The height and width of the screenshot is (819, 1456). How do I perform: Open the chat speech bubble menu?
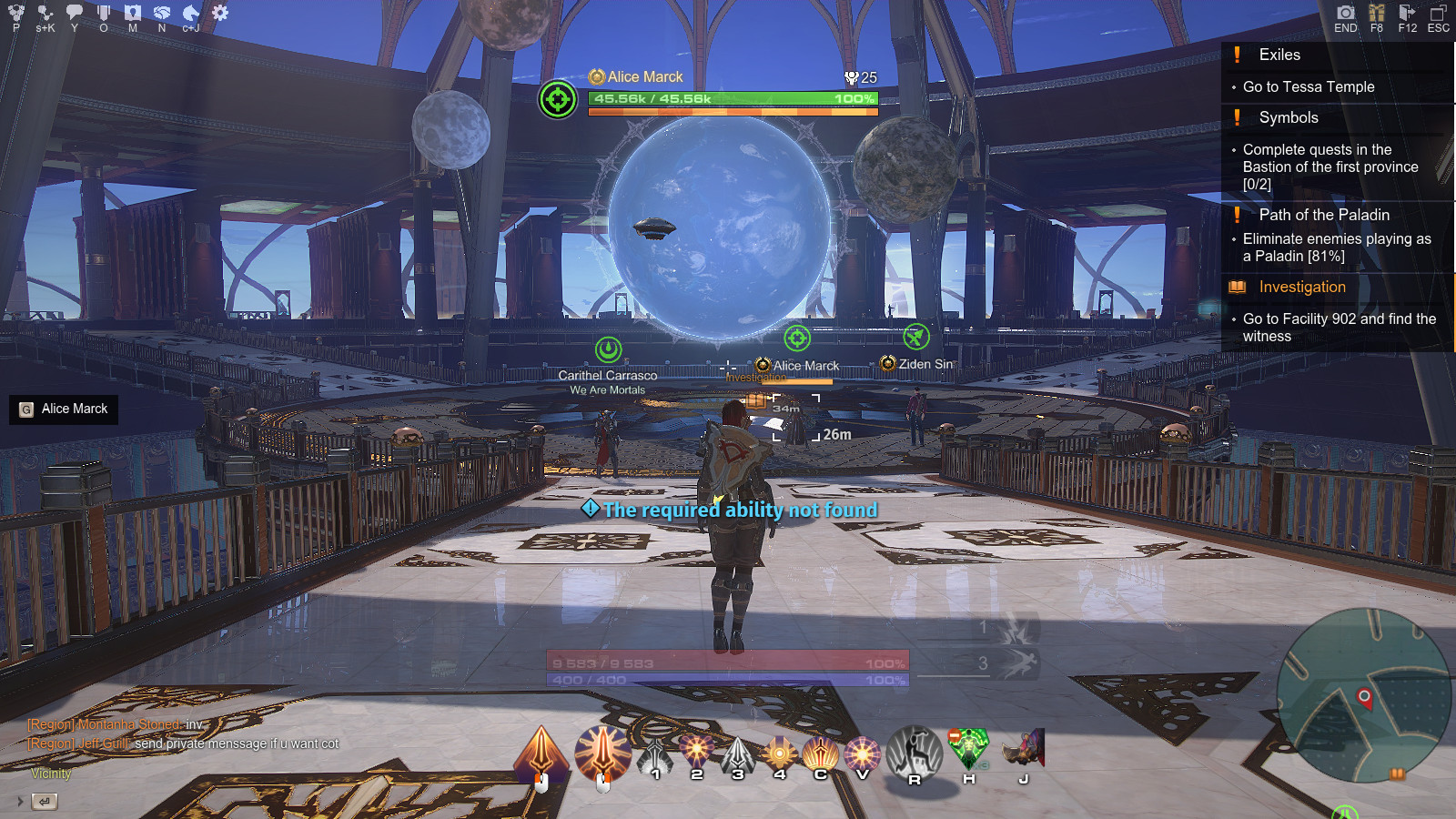[75, 13]
